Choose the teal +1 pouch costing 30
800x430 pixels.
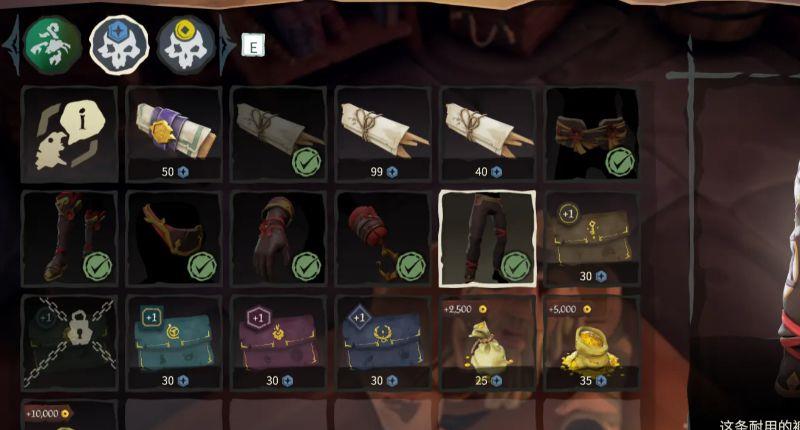point(174,342)
